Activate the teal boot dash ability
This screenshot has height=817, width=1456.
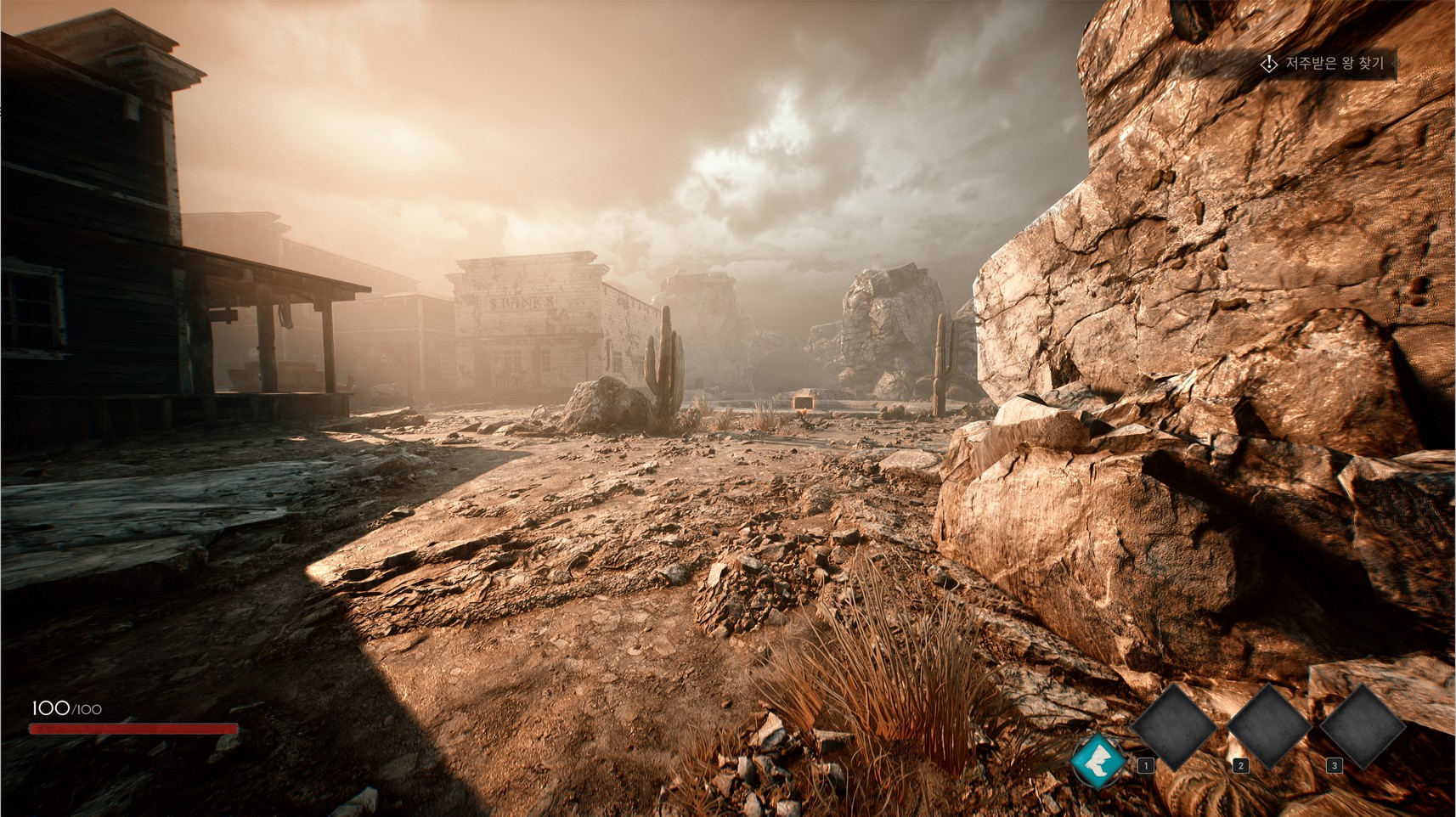pyautogui.click(x=1097, y=758)
